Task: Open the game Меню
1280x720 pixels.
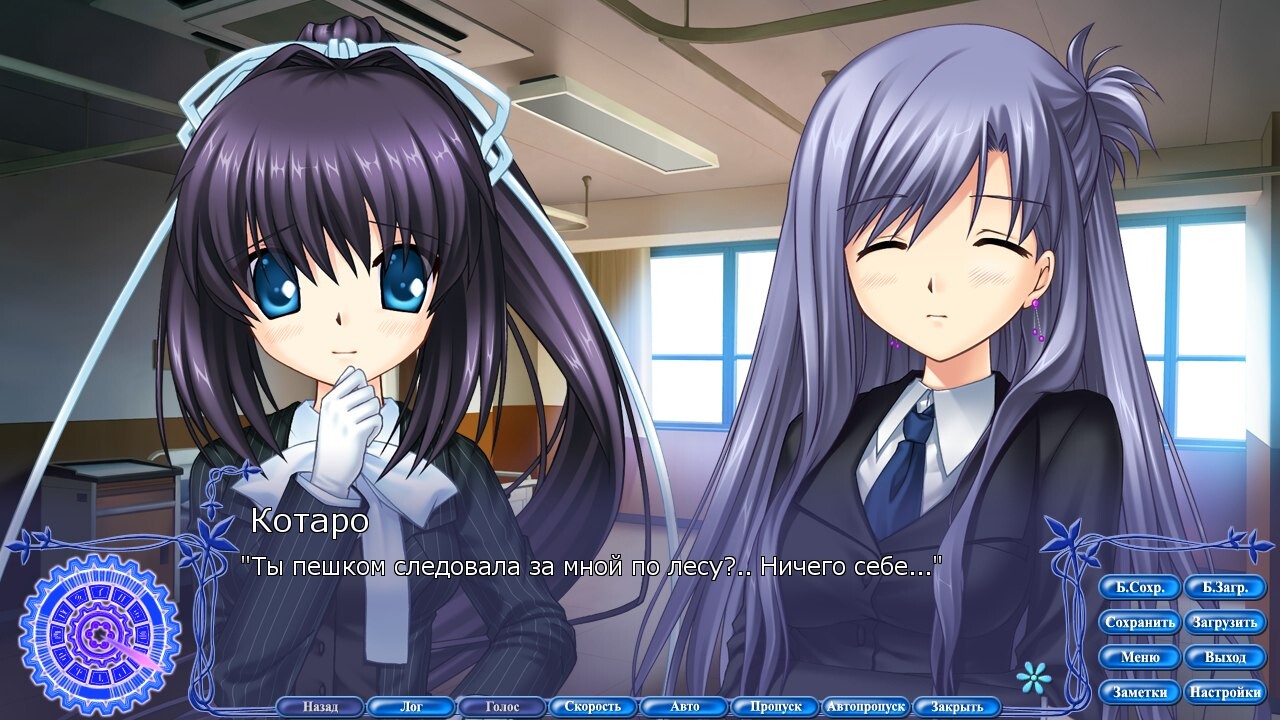Action: 1140,657
